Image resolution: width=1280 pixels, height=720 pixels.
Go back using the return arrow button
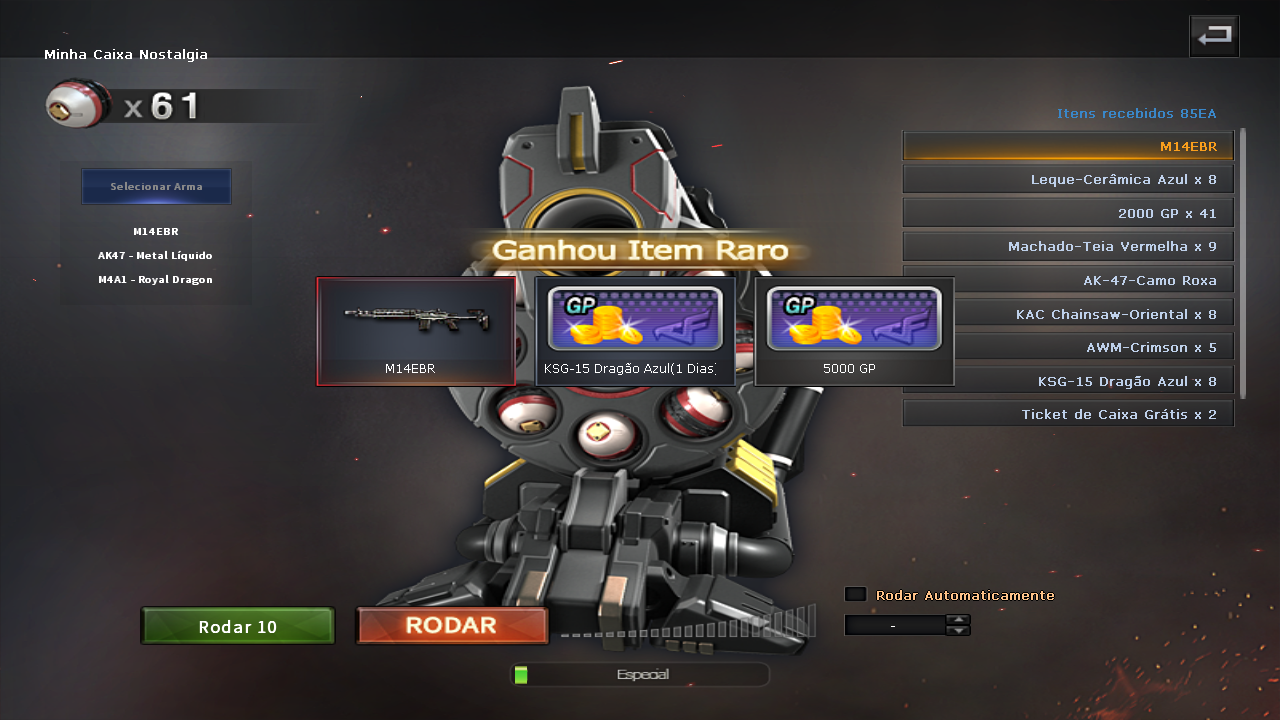point(1214,37)
